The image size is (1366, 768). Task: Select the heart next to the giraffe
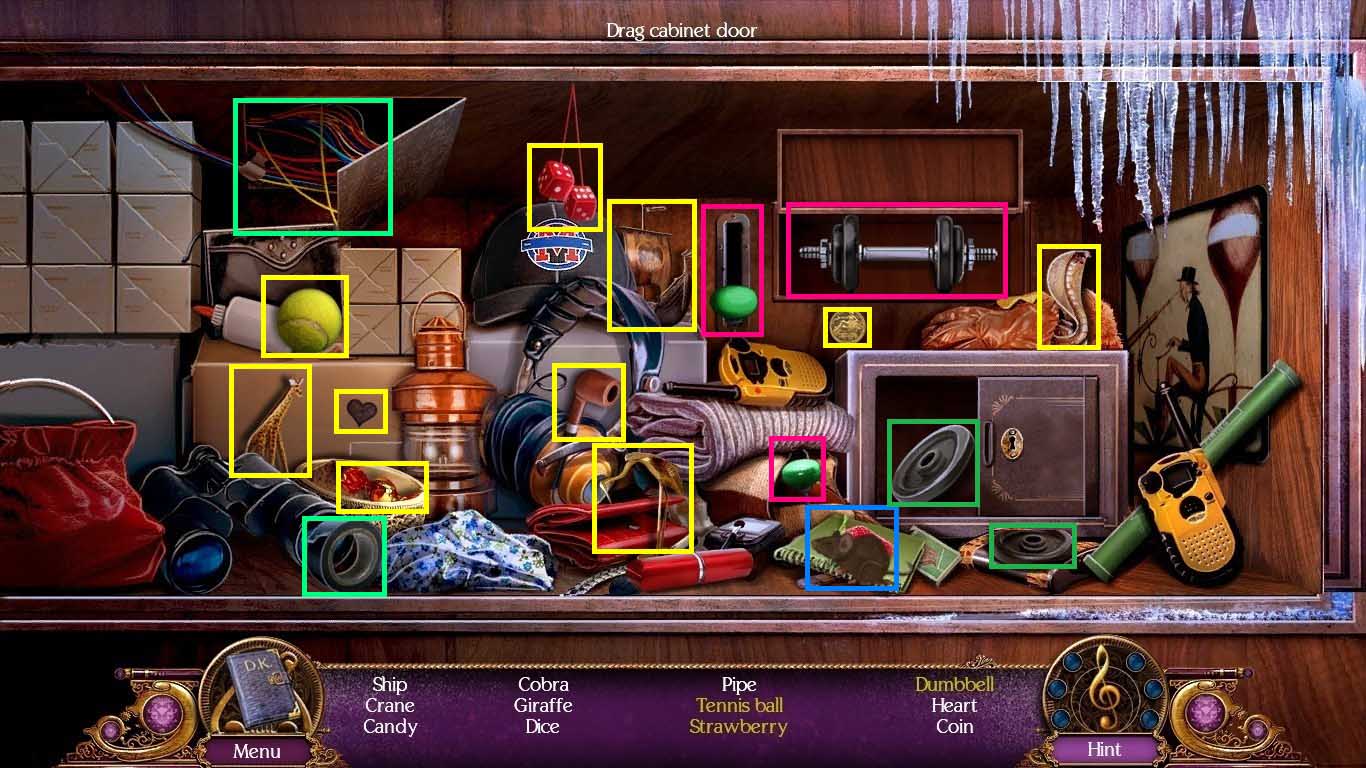click(361, 408)
